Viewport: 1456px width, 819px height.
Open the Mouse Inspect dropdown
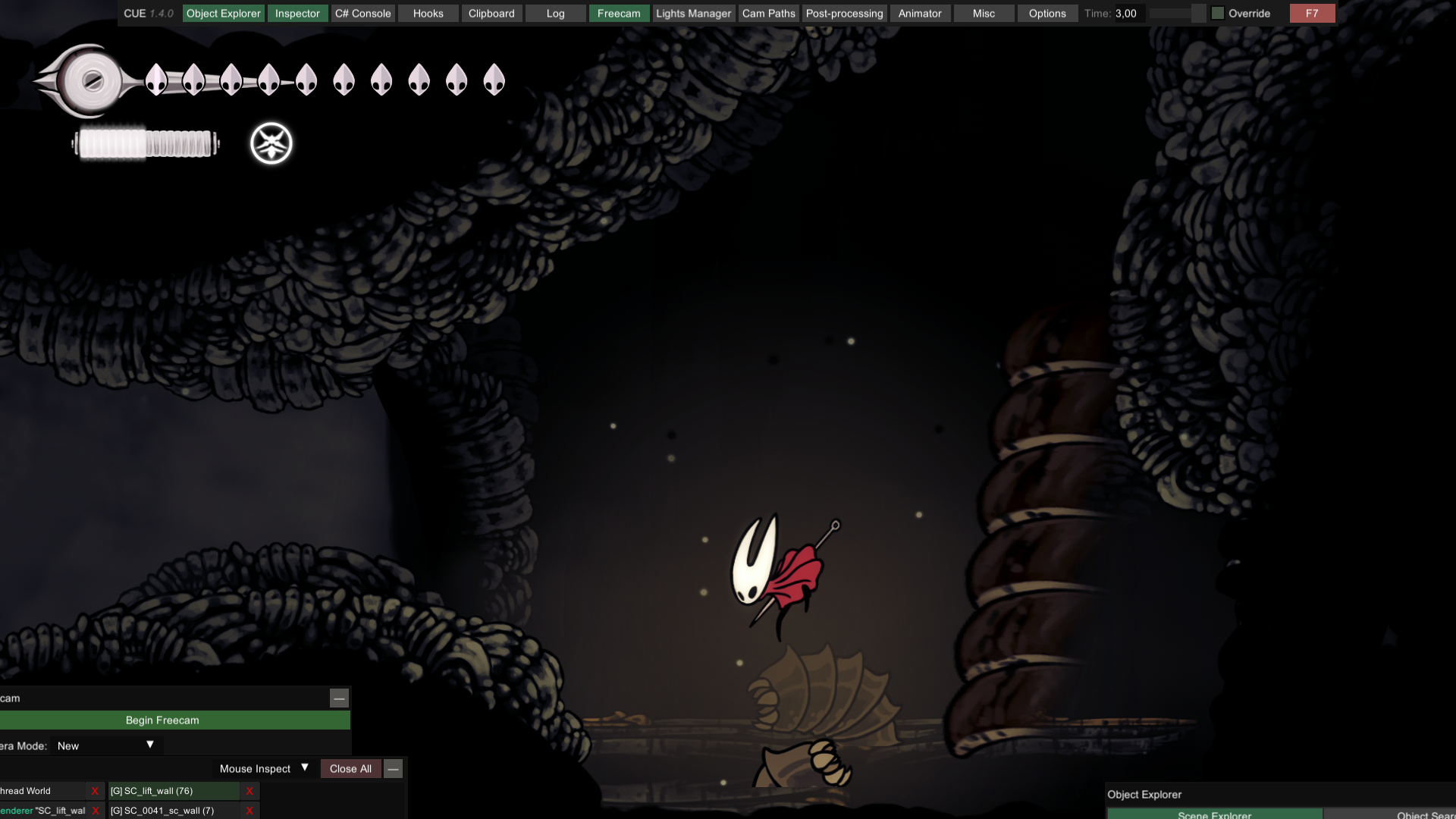[x=263, y=768]
